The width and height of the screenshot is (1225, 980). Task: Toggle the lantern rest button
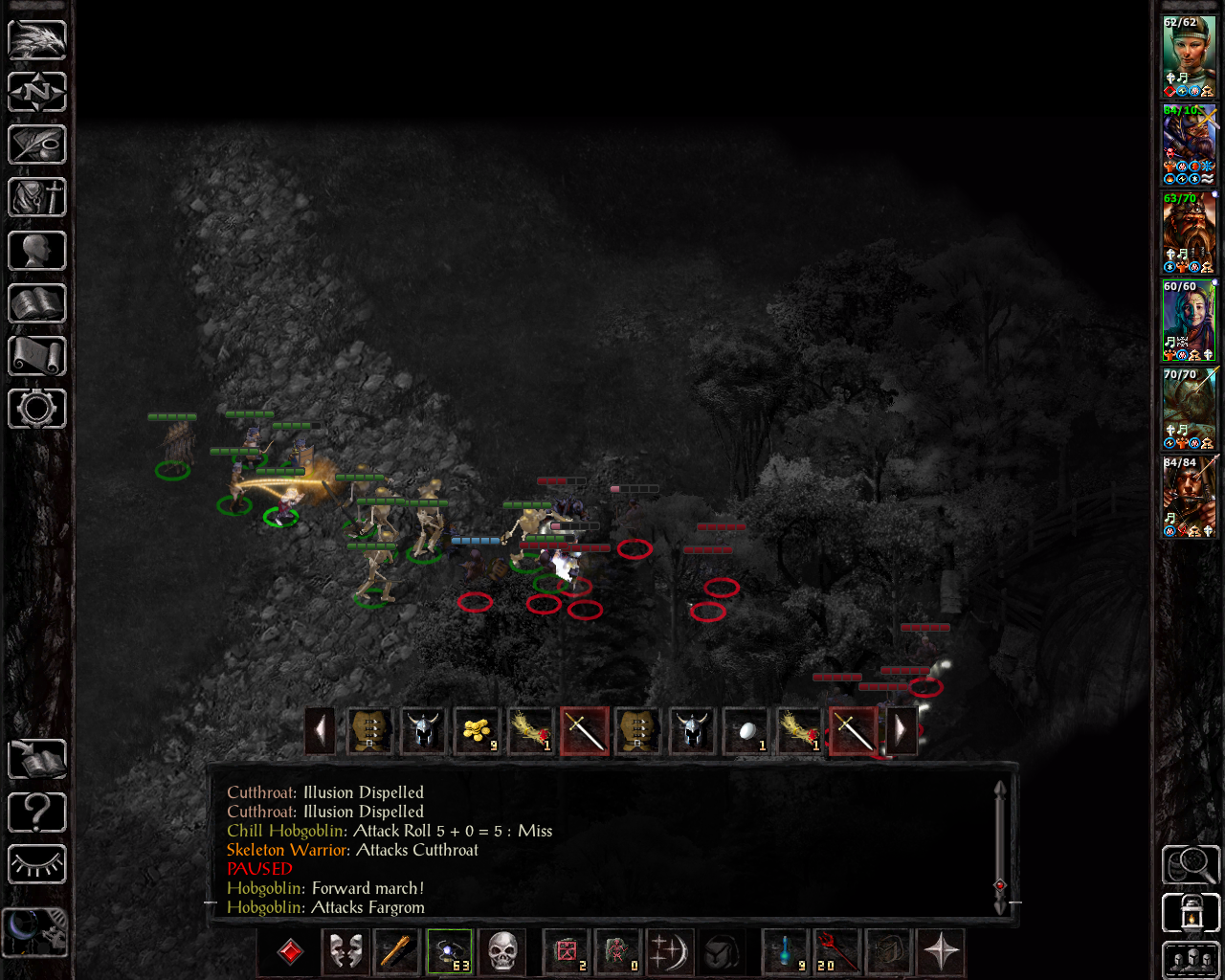pos(1191,913)
